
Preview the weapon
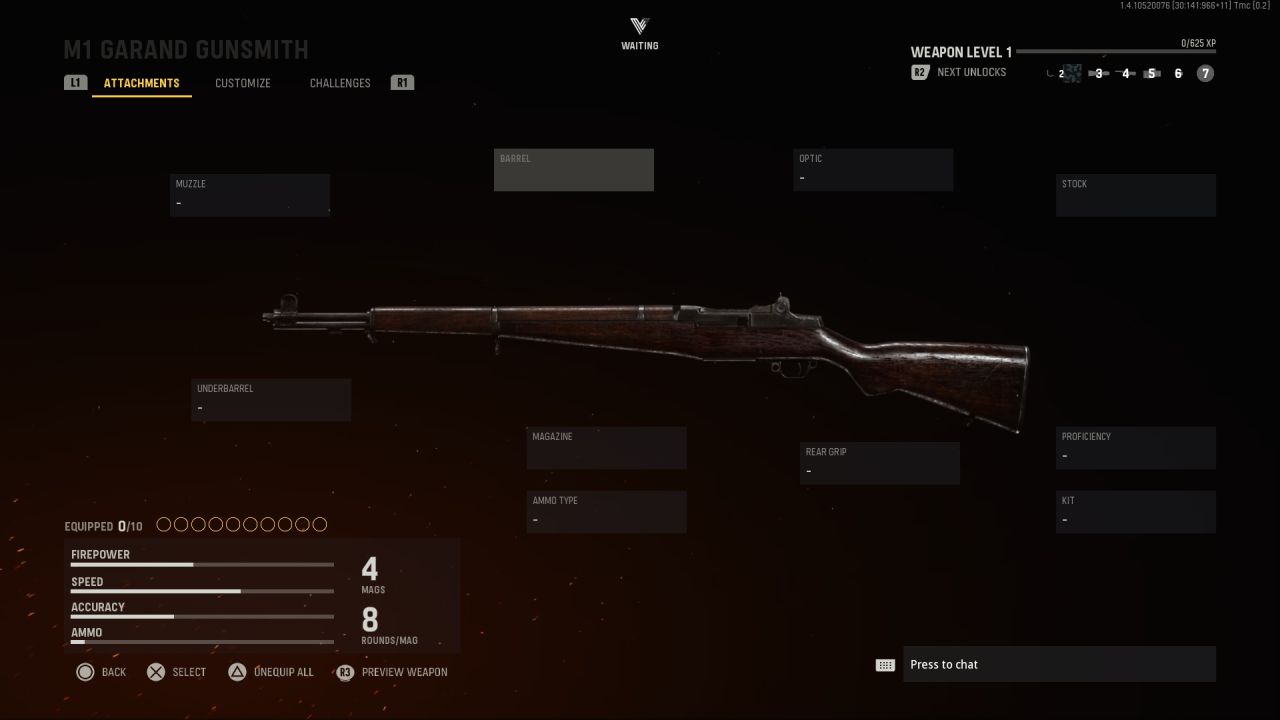[392, 672]
